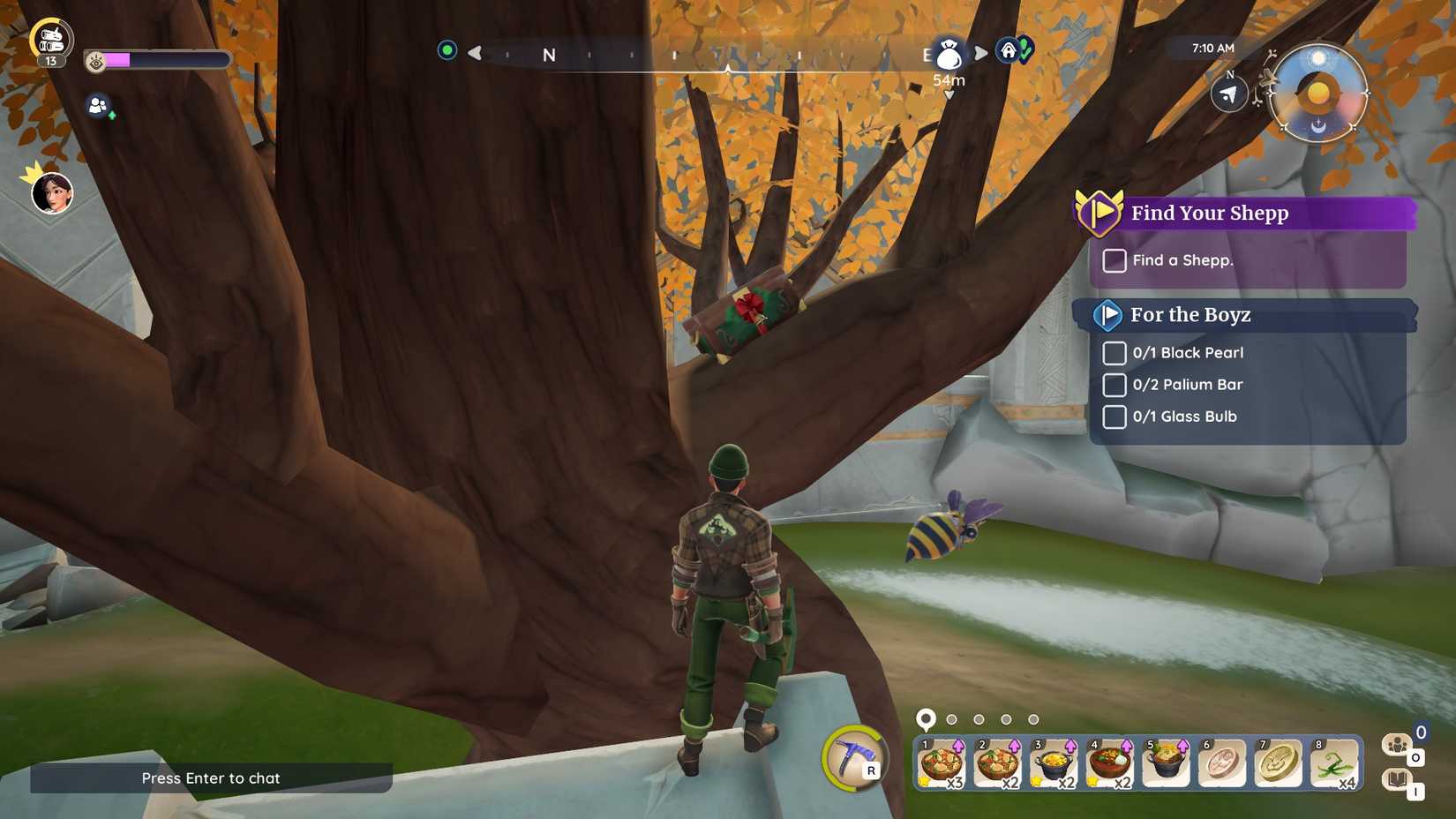Viewport: 1456px width, 819px height.
Task: Check the Find a Shepp quest checkbox
Action: [1114, 260]
